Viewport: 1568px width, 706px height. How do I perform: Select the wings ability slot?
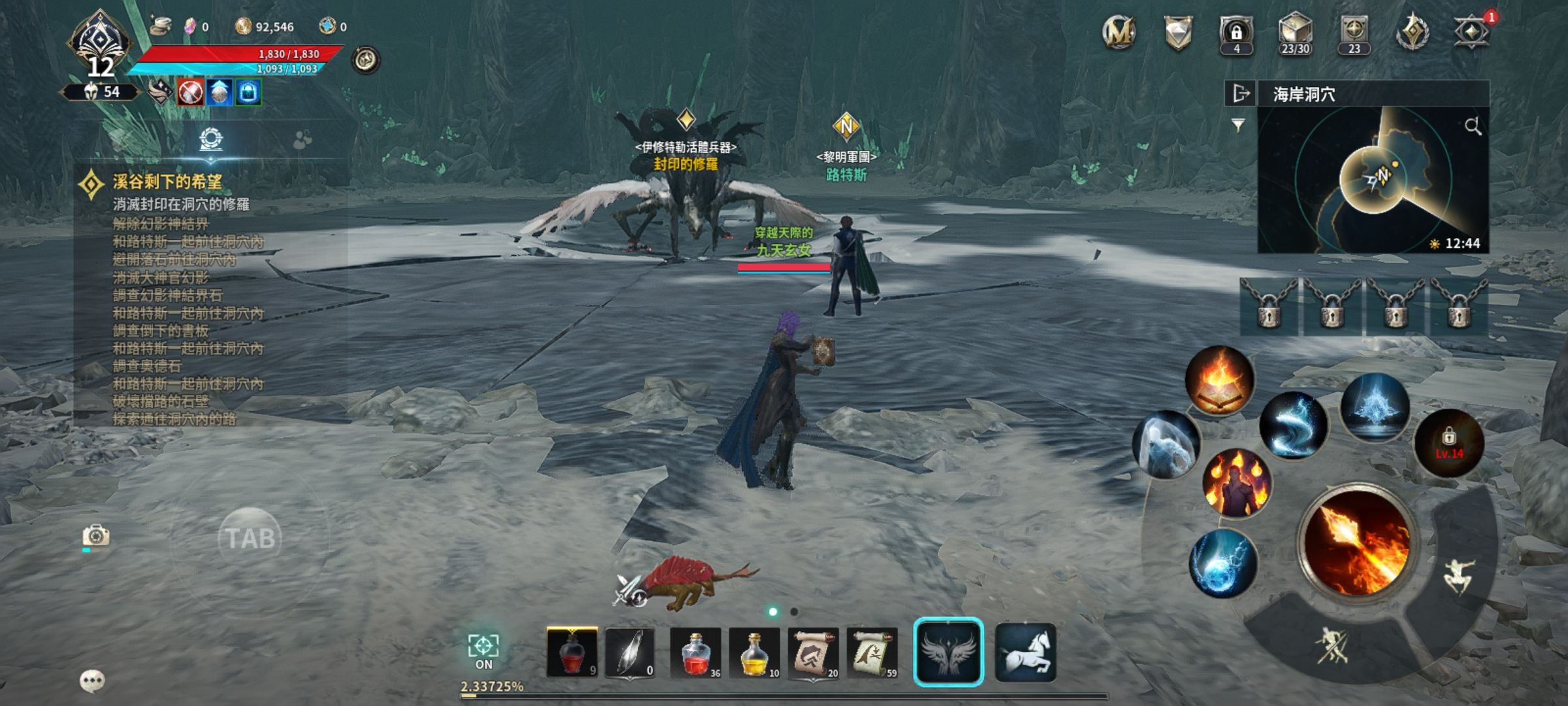948,652
